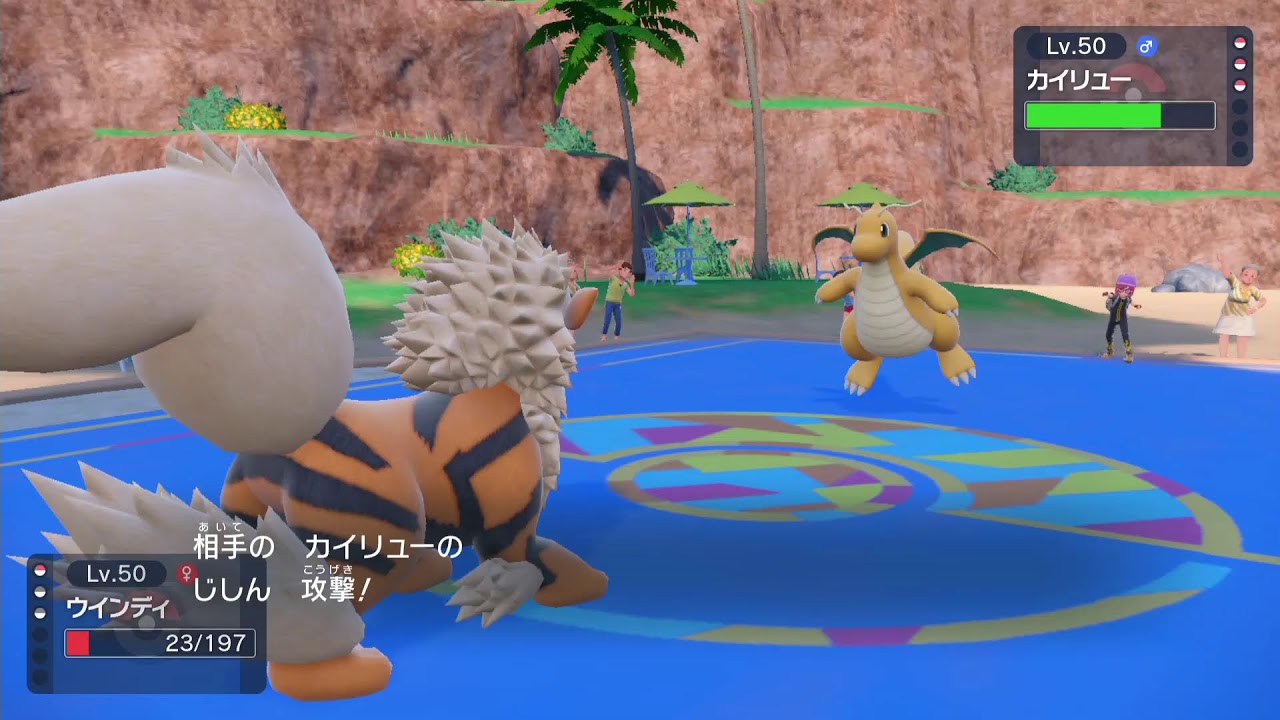Click the 23/197 HP value display

205,642
